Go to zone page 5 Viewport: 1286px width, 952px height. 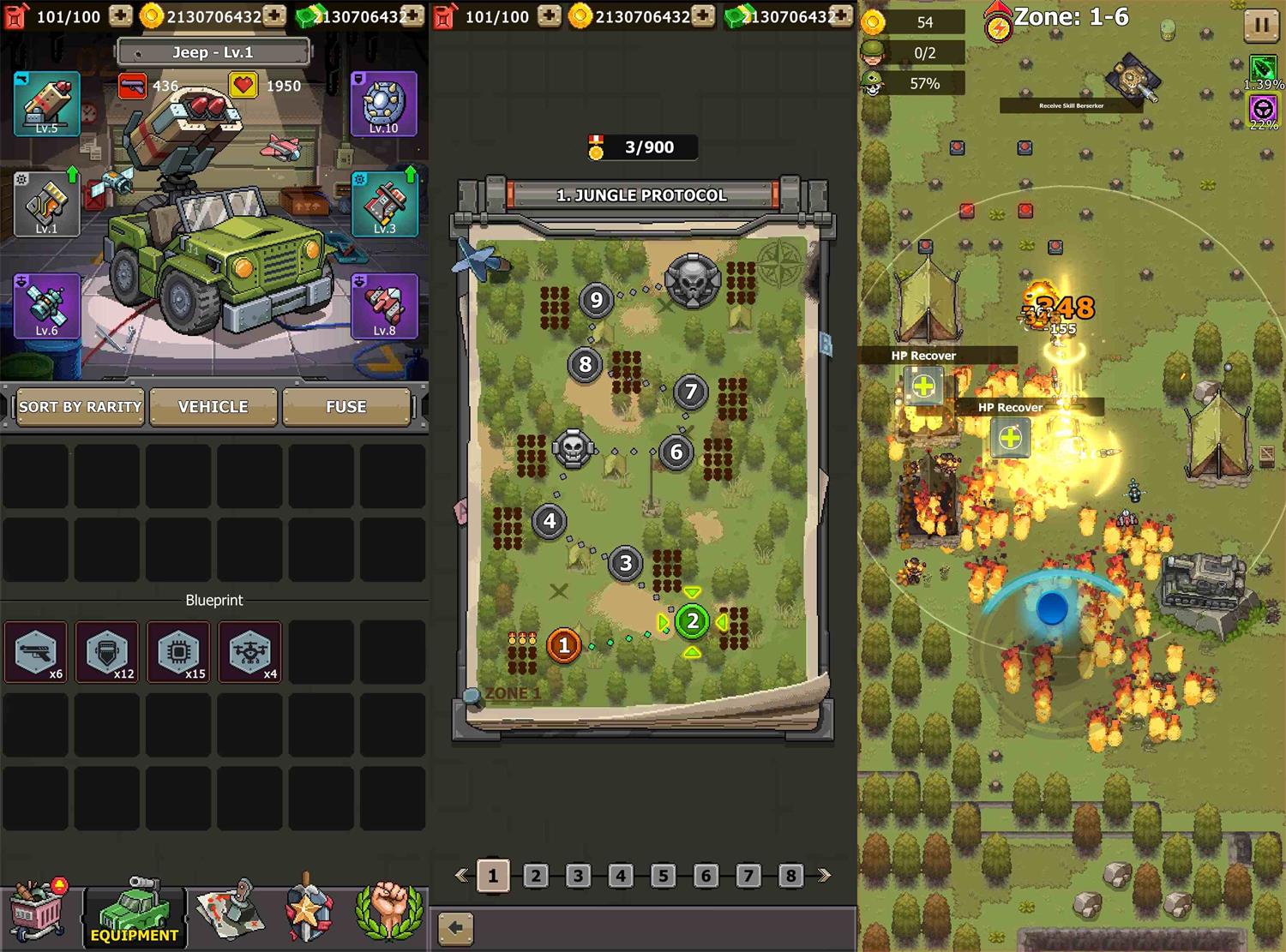(663, 876)
